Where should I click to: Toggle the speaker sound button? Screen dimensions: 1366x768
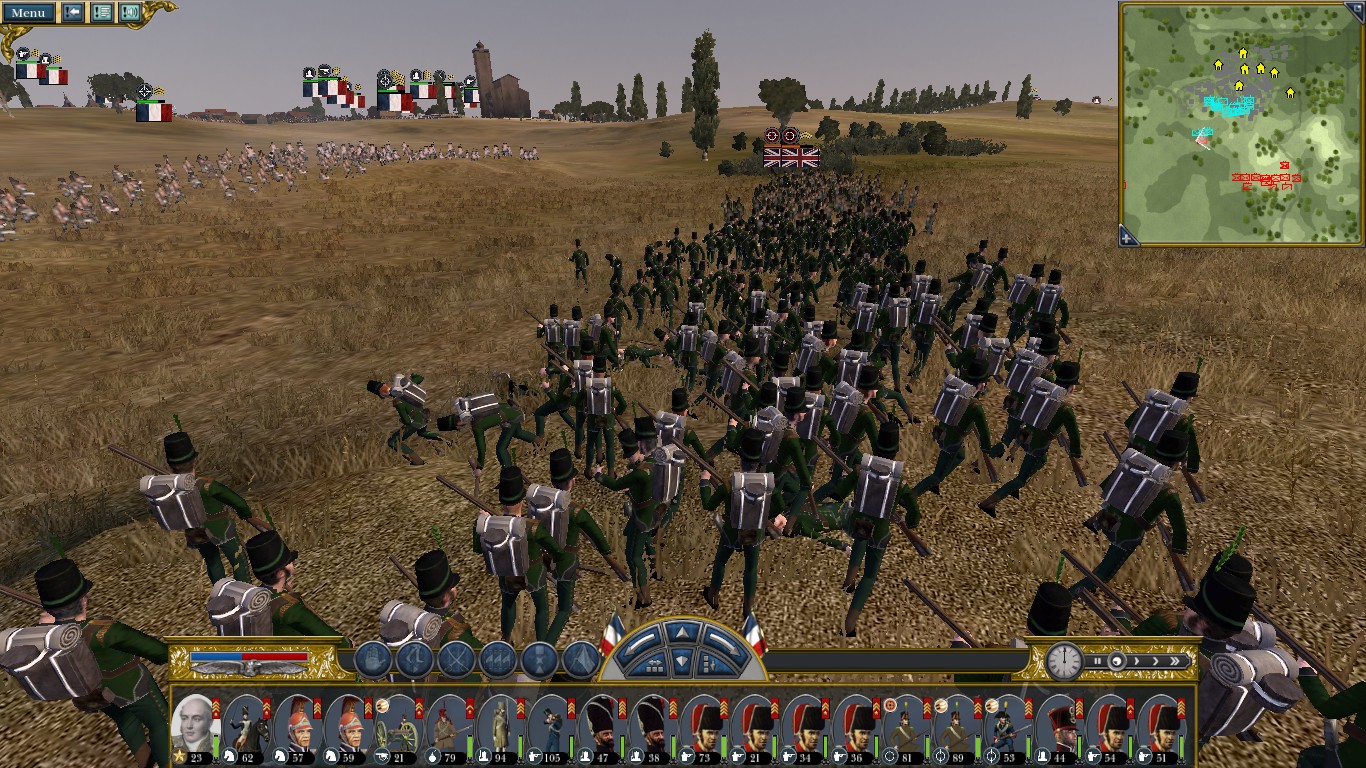(130, 13)
